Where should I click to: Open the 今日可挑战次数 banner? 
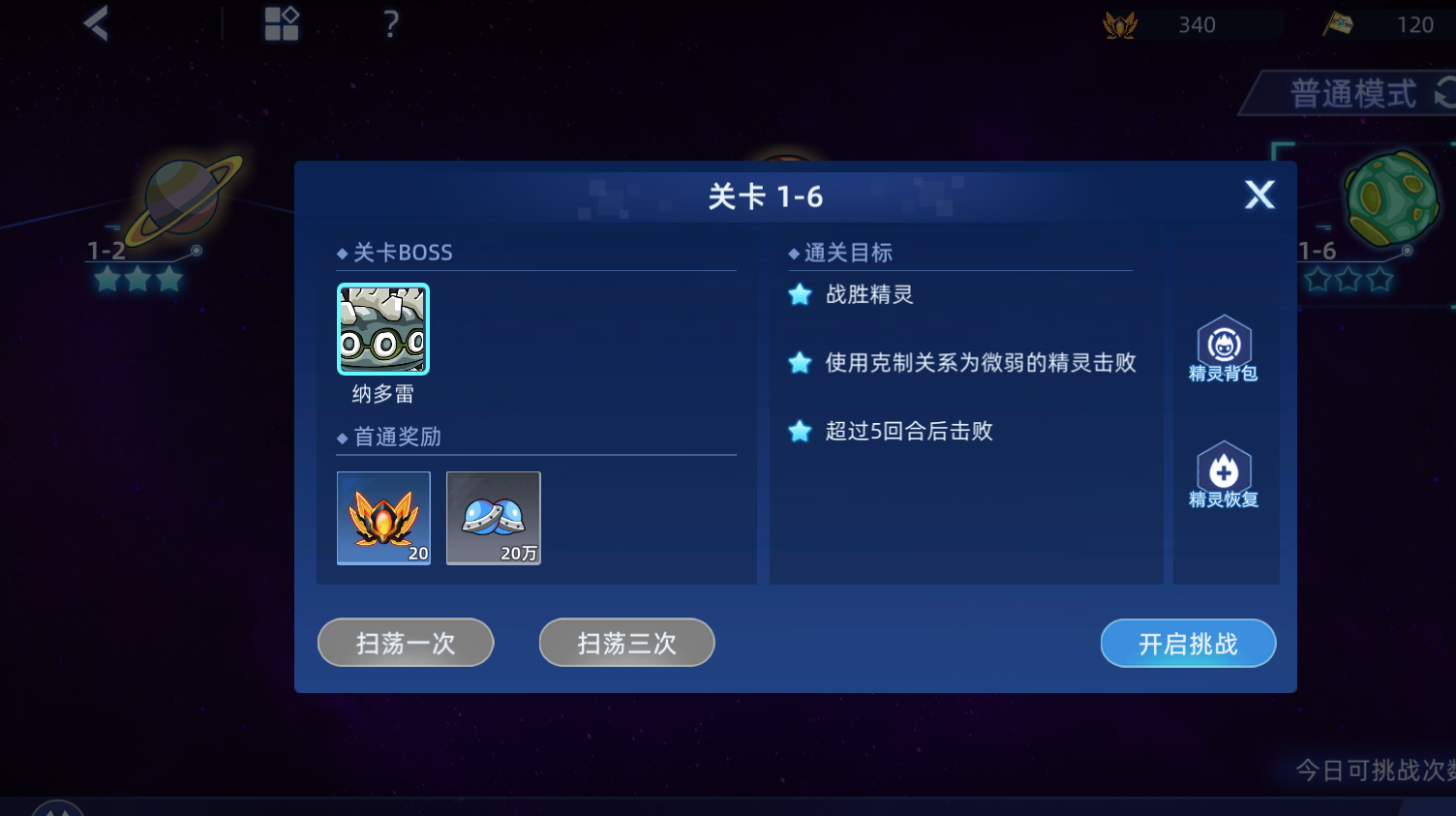click(1375, 768)
